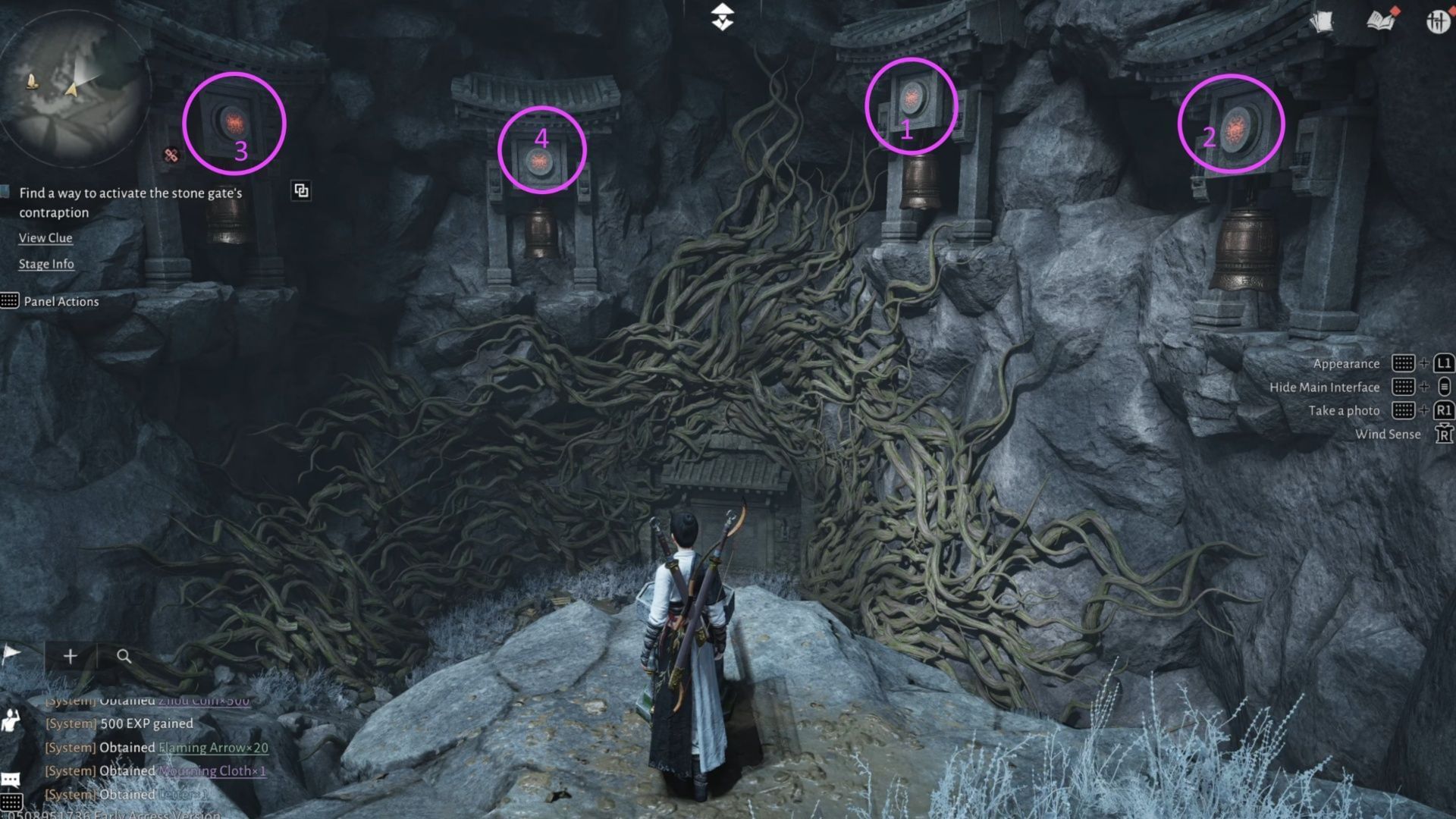Activate Wind Sense using its R icon
Viewport: 1456px width, 819px height.
1445,434
